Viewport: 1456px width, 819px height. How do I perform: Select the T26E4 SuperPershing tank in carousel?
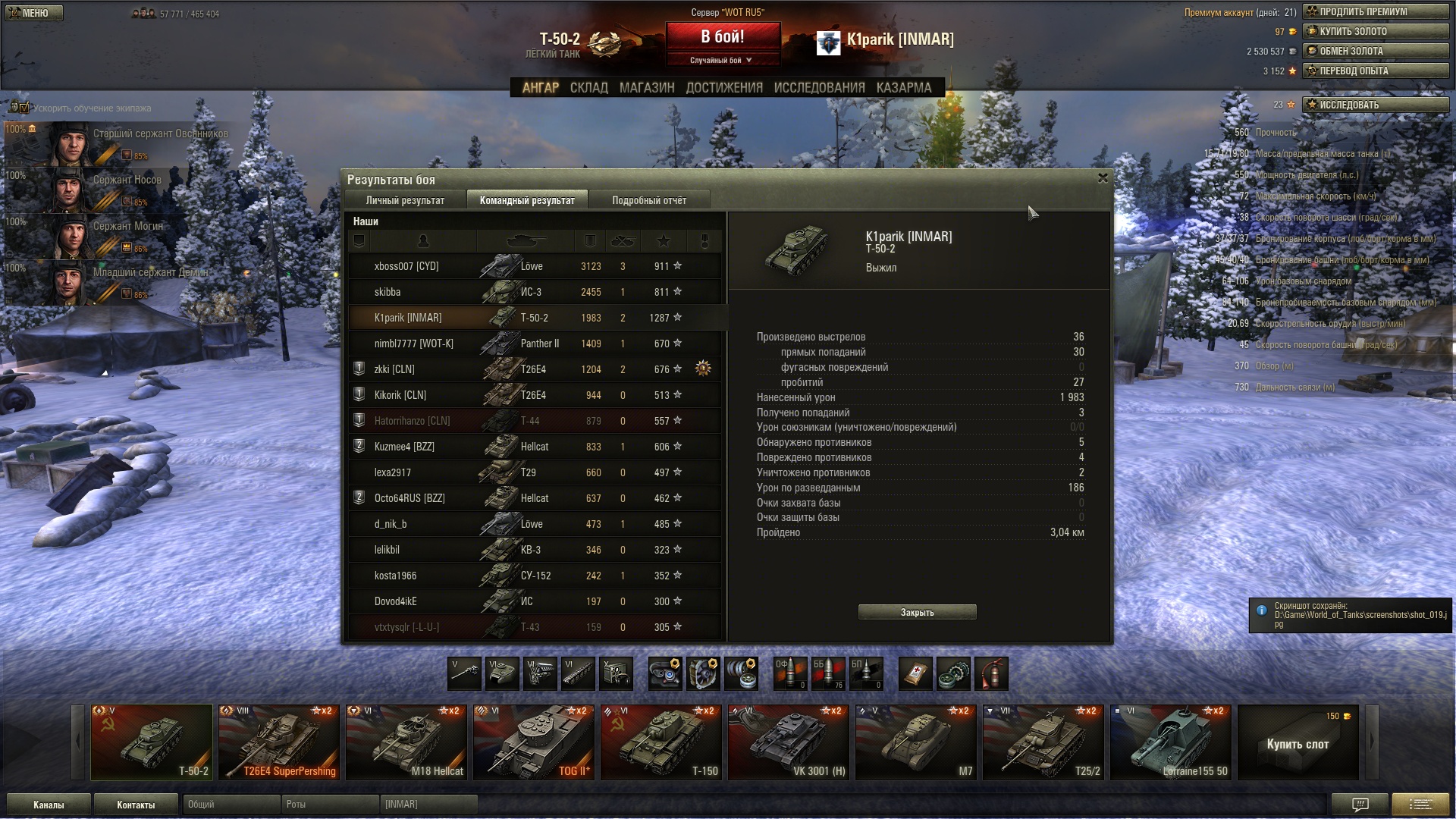click(278, 742)
